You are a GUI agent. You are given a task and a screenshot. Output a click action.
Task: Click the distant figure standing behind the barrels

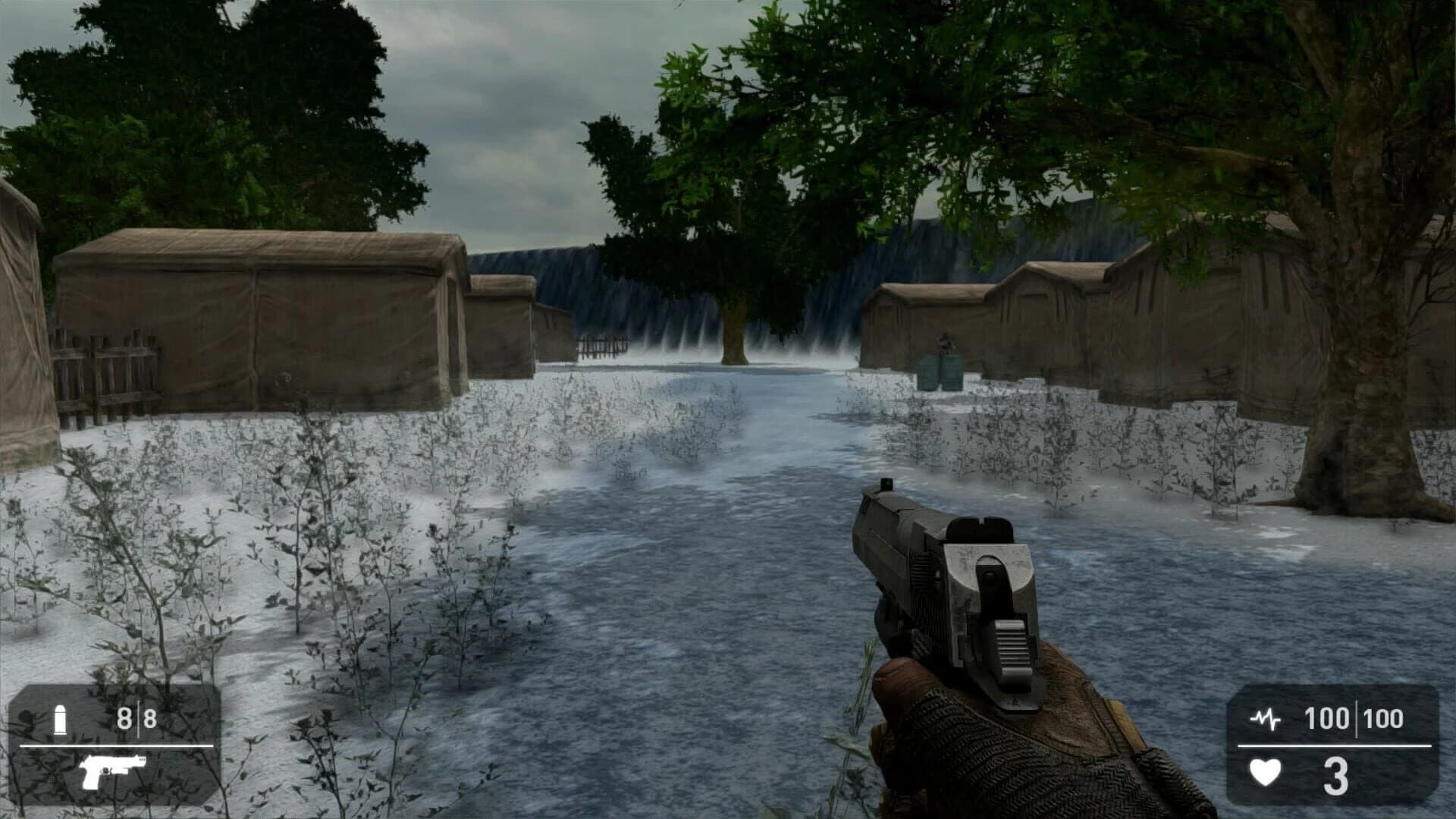pos(943,340)
